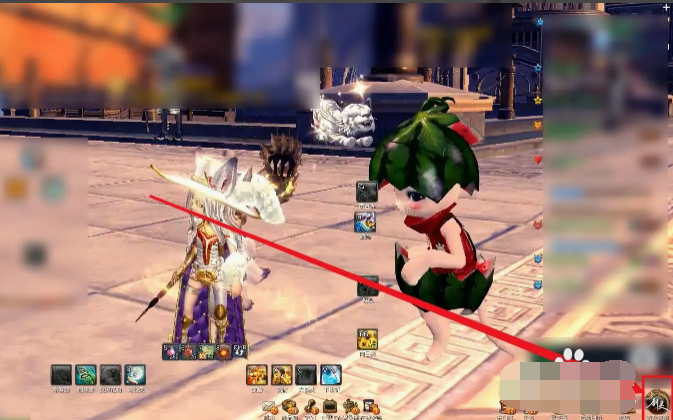Activate the blue ice blade skill

[x=330, y=375]
